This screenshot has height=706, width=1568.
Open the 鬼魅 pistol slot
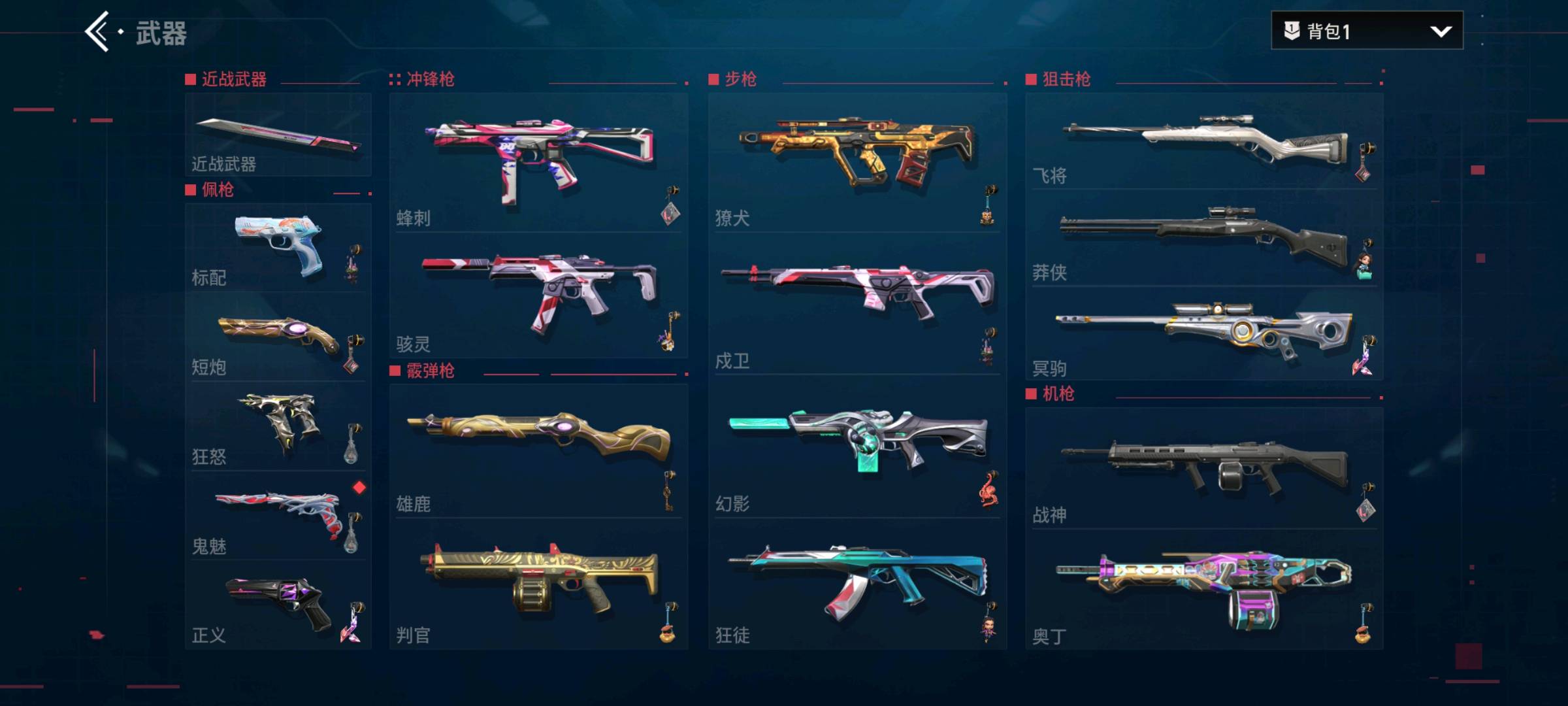[x=278, y=516]
